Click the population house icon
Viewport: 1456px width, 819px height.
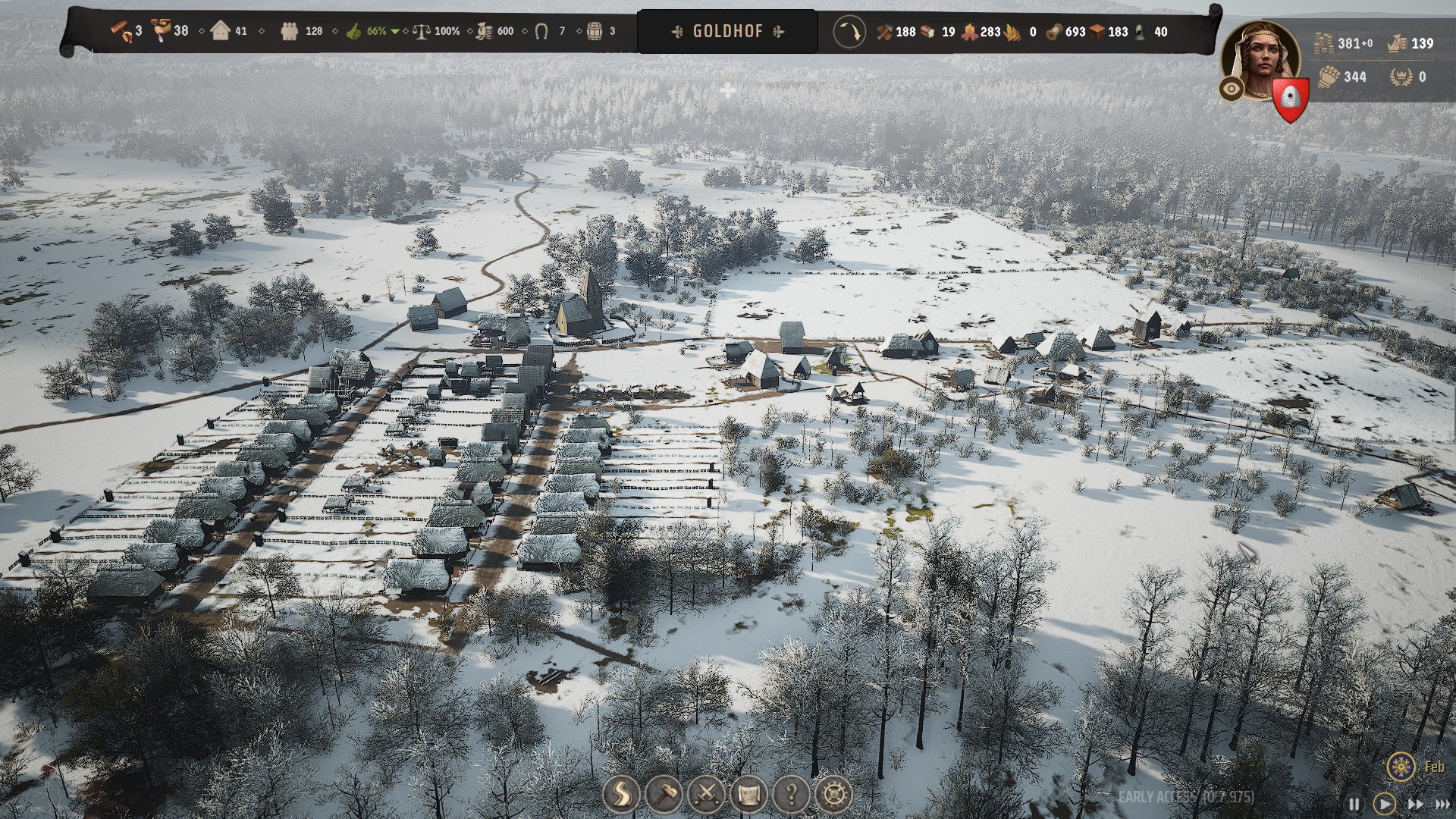[221, 31]
